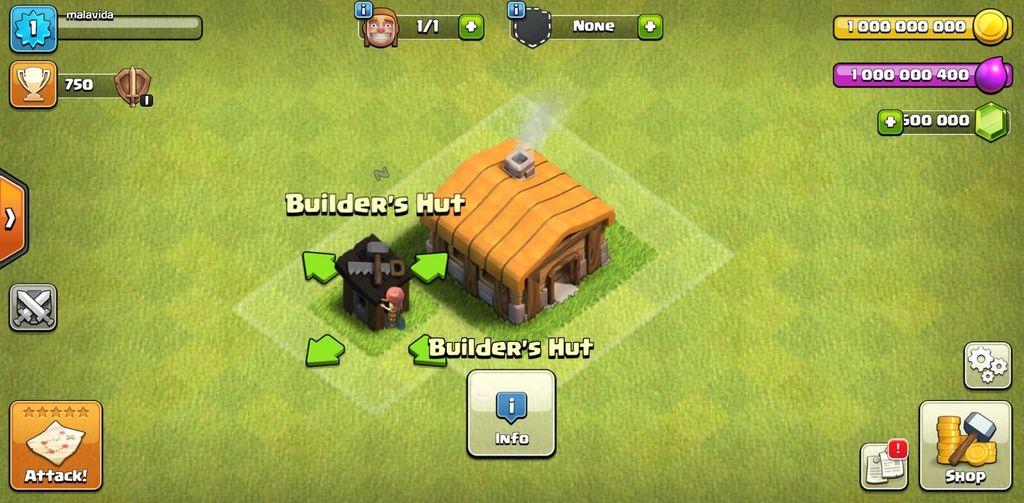Add a shield with the green plus

click(x=650, y=27)
